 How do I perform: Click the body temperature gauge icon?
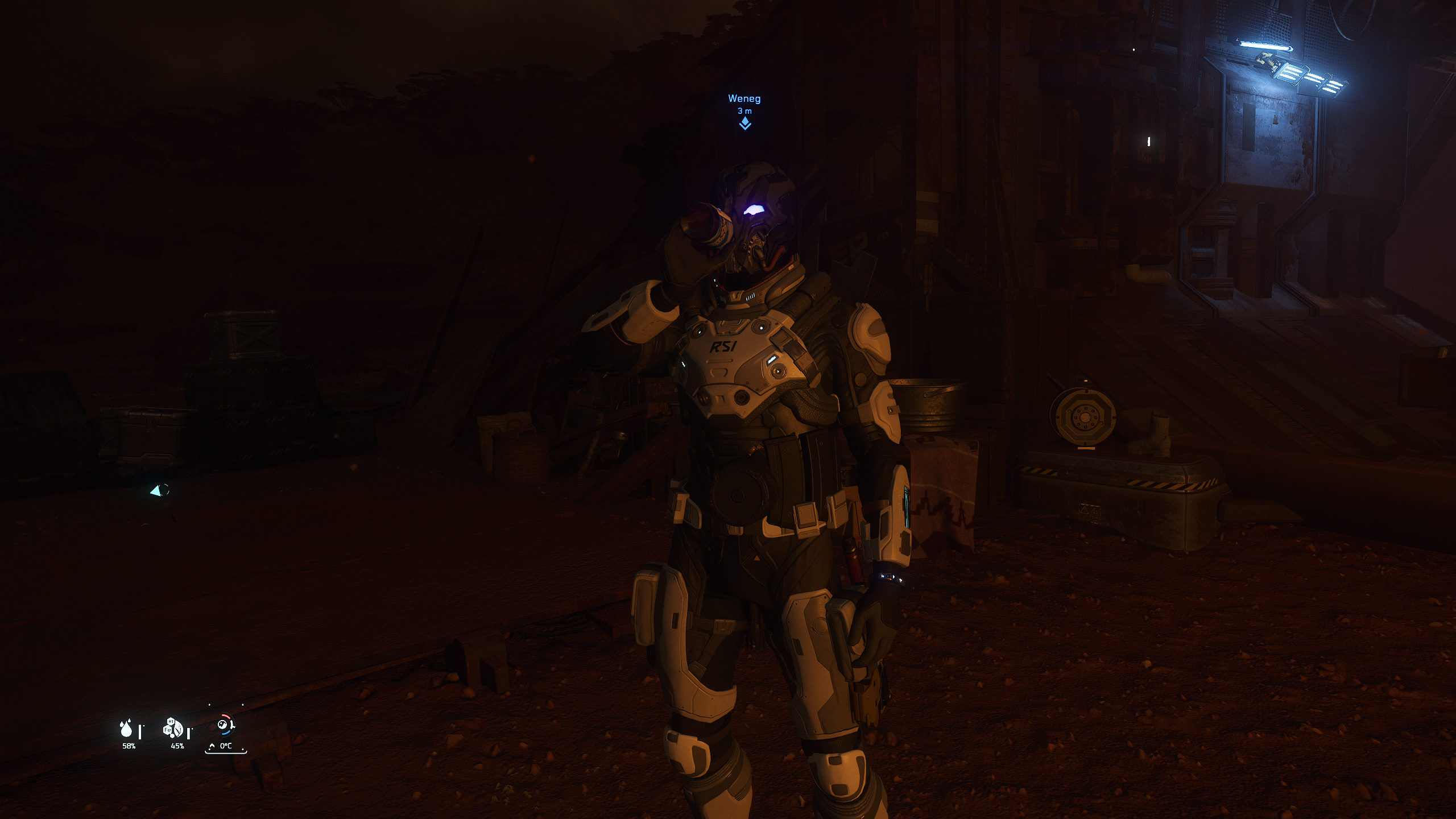(225, 725)
